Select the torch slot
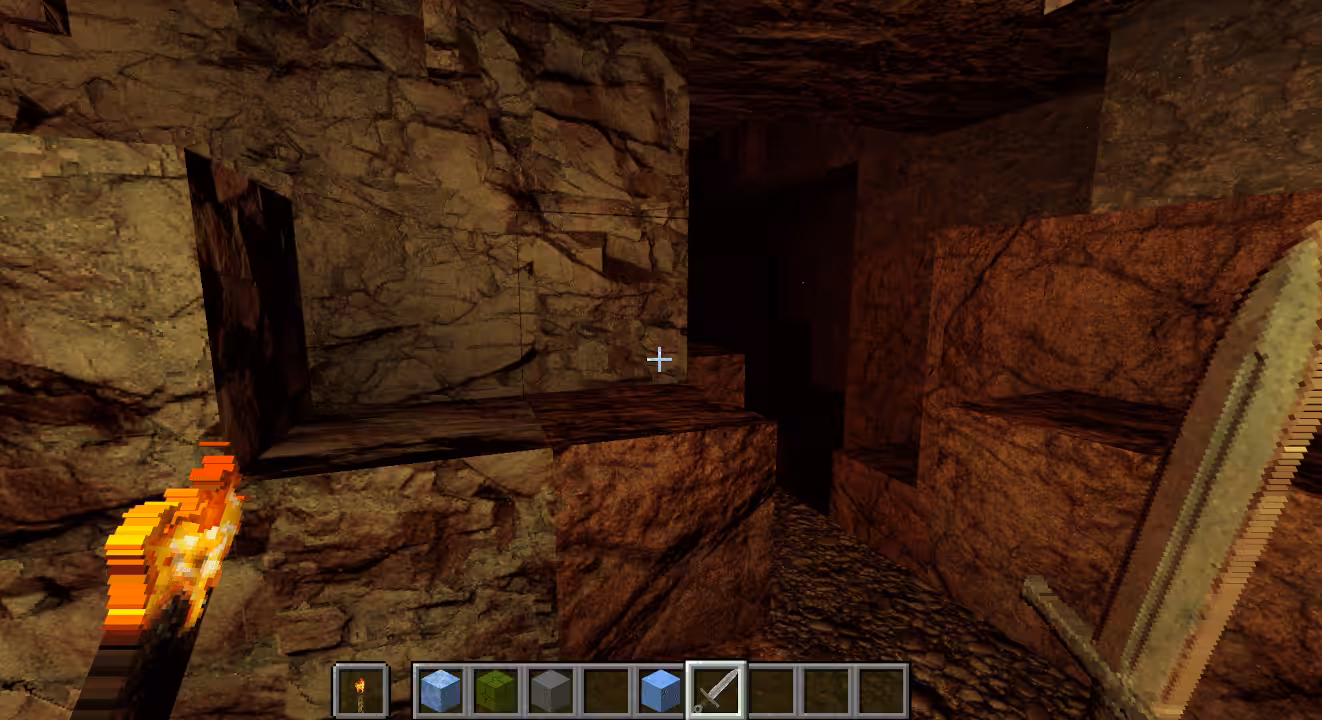1322x720 pixels. (x=360, y=690)
